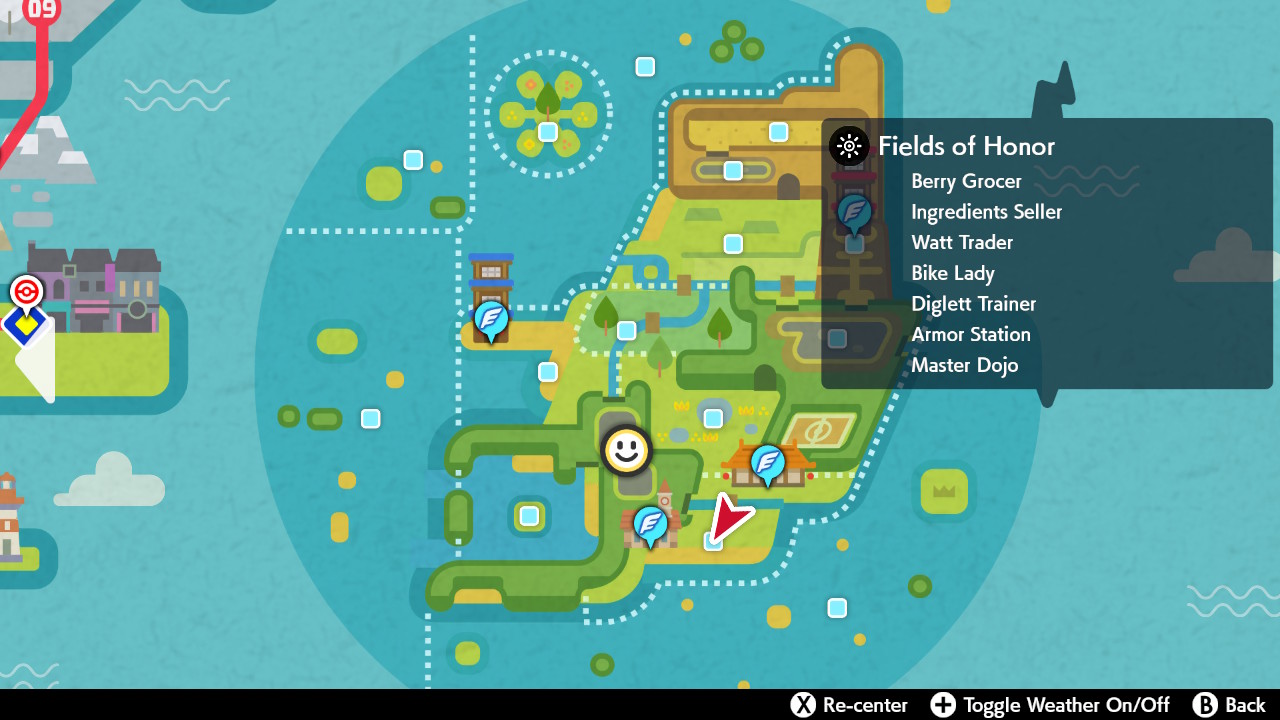Select the fly point square inside the circular forest grove

(x=546, y=131)
